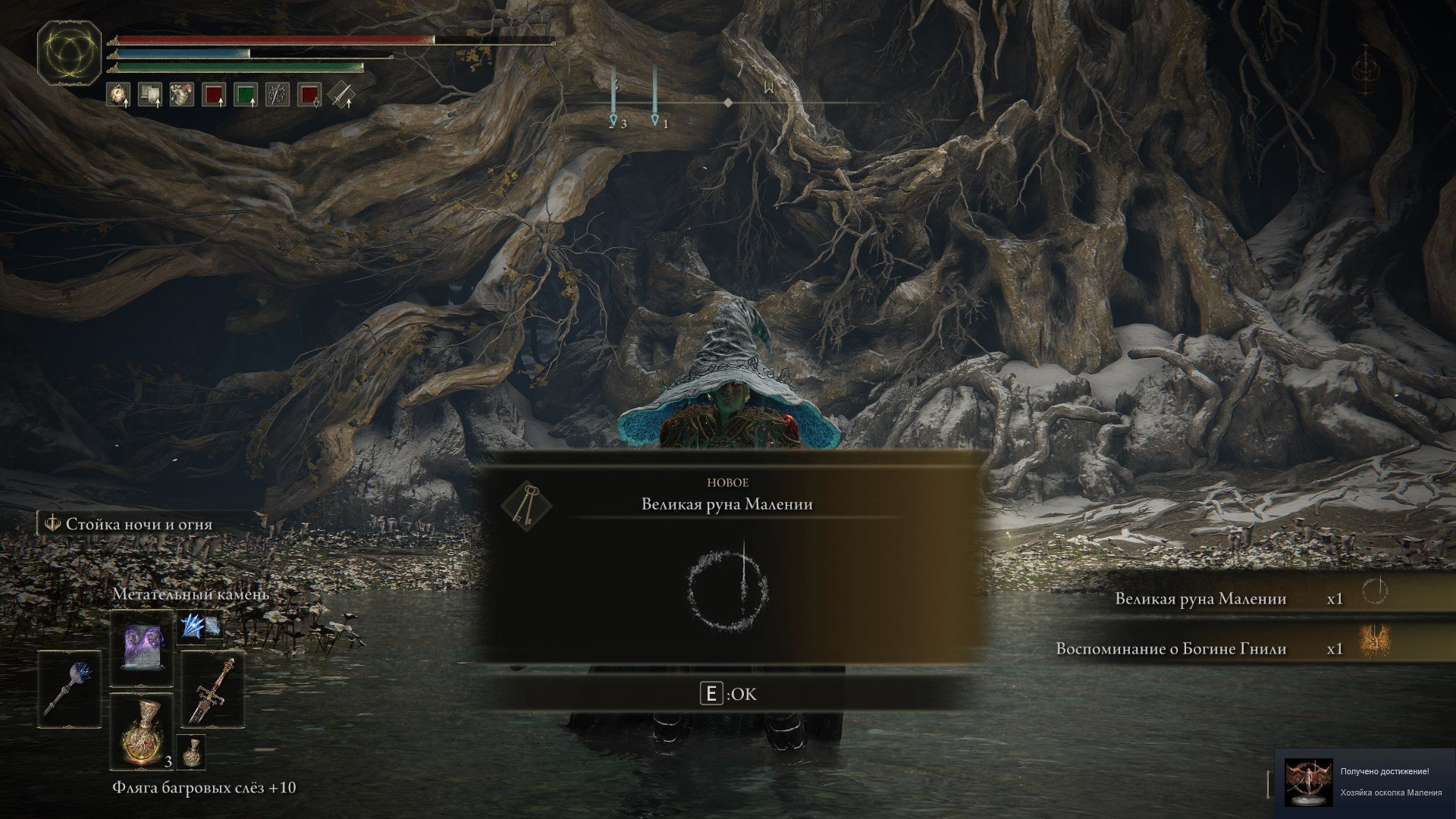The height and width of the screenshot is (819, 1456).
Task: Click the compass bar diamond marker
Action: coord(728,102)
